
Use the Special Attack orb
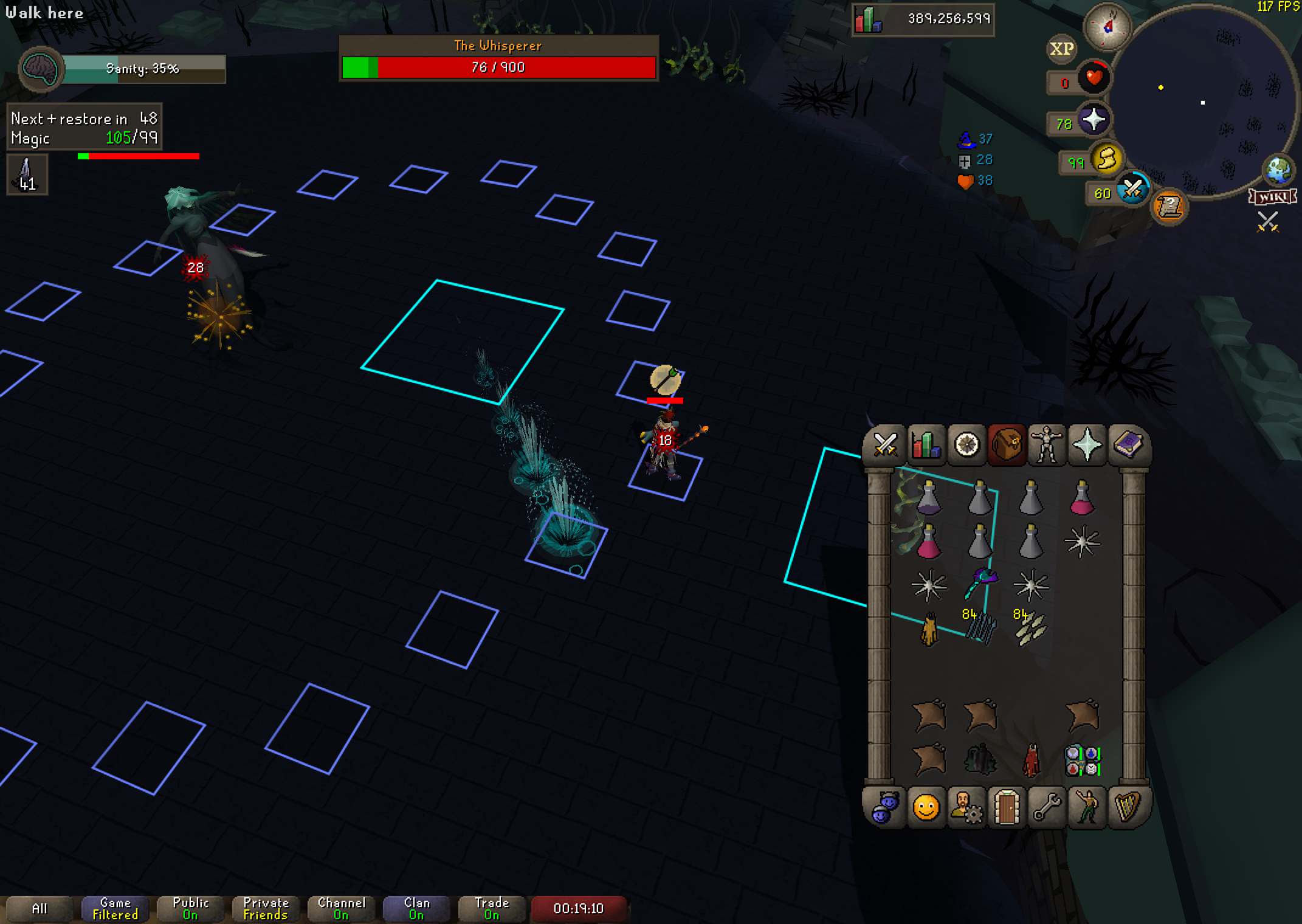tap(1132, 190)
